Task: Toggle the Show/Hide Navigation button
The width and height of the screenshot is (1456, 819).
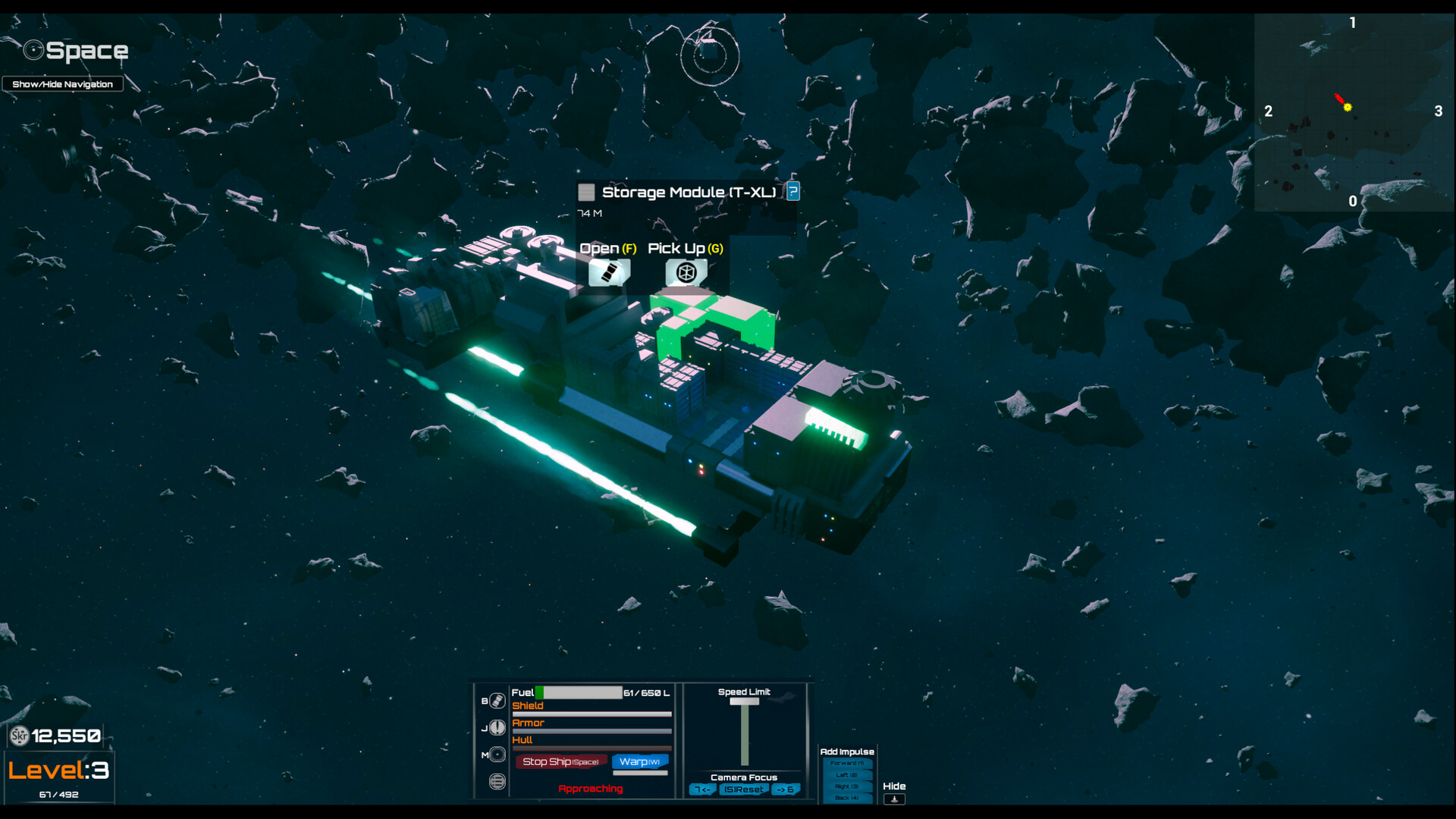Action: tap(62, 84)
